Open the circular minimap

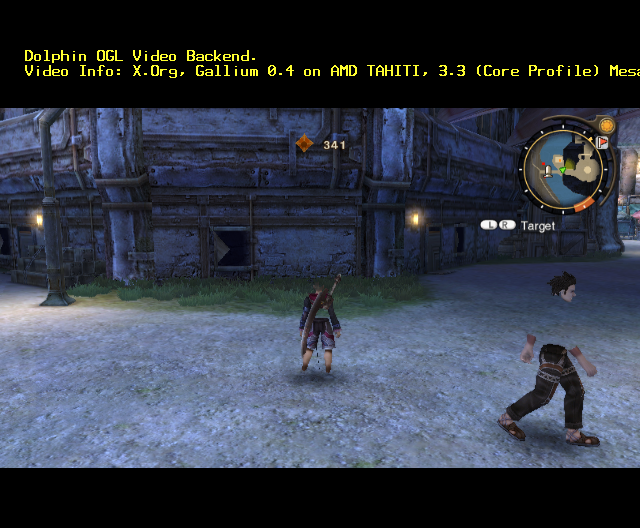click(563, 169)
